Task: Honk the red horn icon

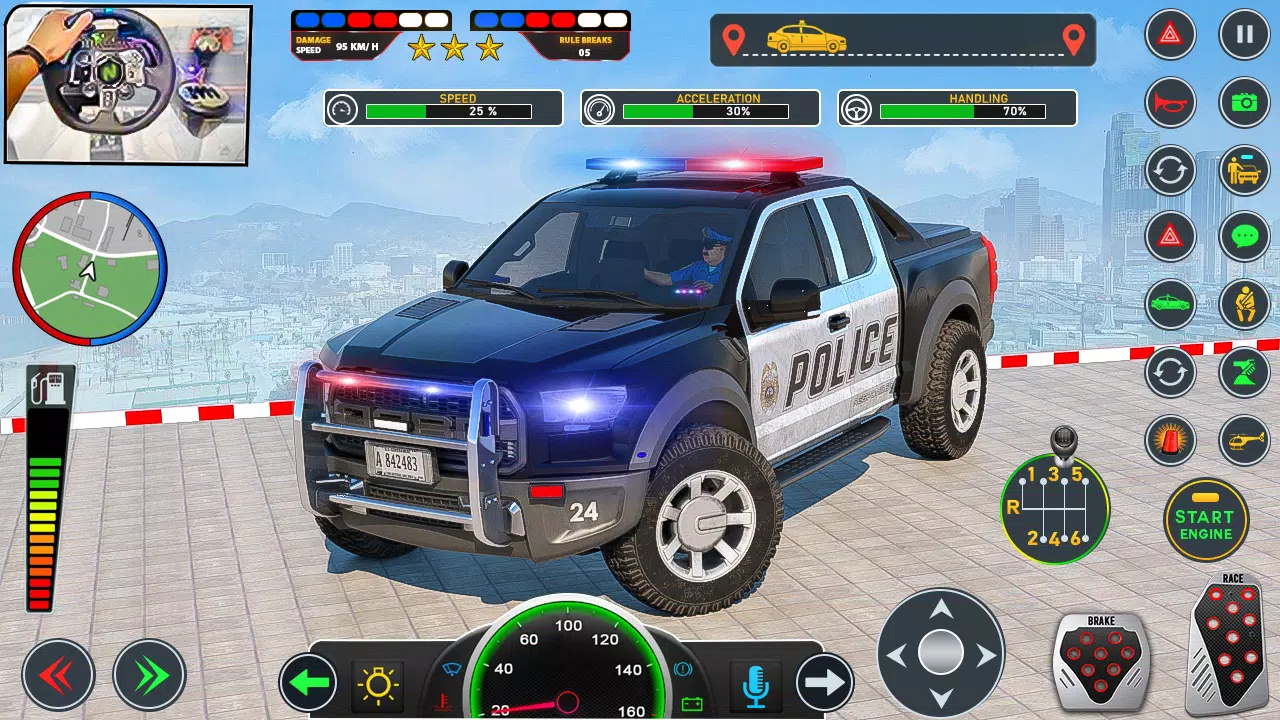Action: 1170,103
